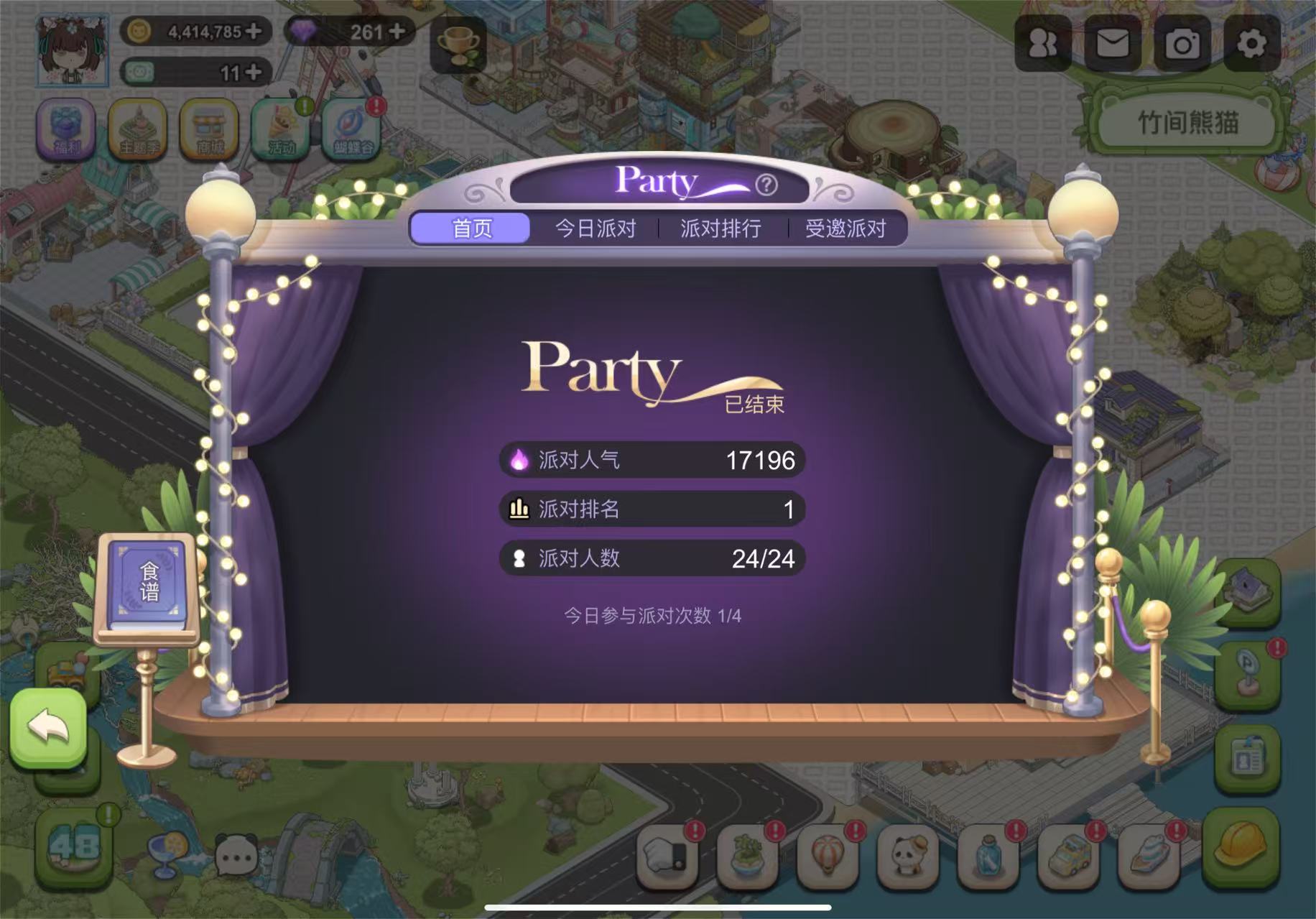Open the gold trophy achievements icon

458,45
